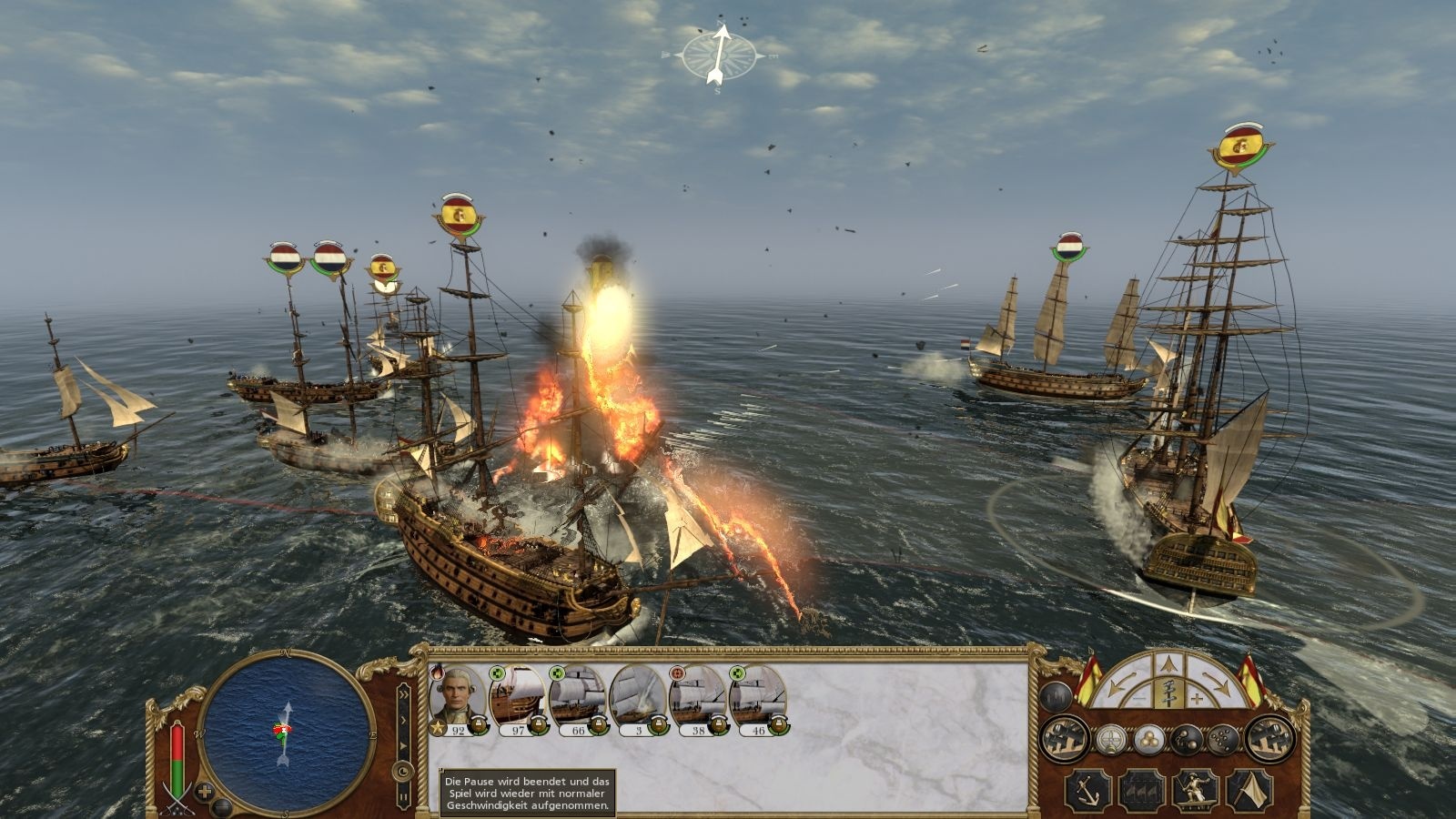The image size is (1456, 819).
Task: Collapse the side panel single chevron
Action: (x=404, y=720)
